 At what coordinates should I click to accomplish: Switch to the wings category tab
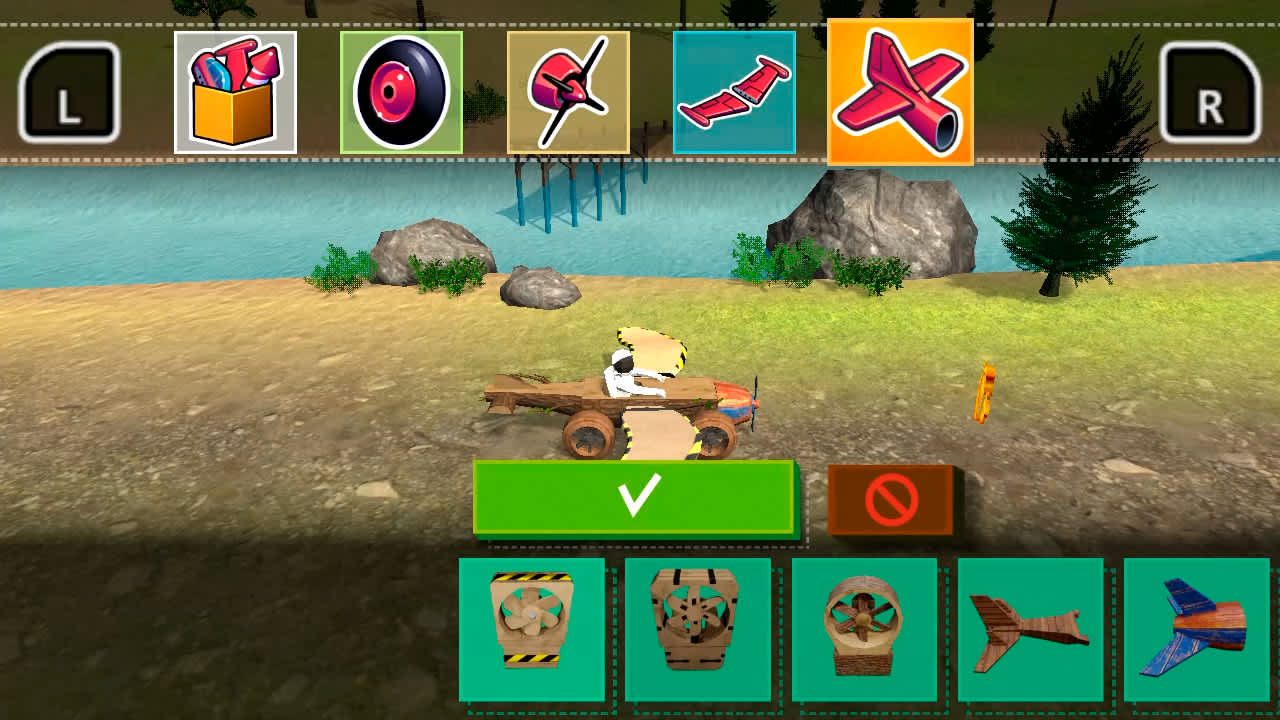[735, 90]
